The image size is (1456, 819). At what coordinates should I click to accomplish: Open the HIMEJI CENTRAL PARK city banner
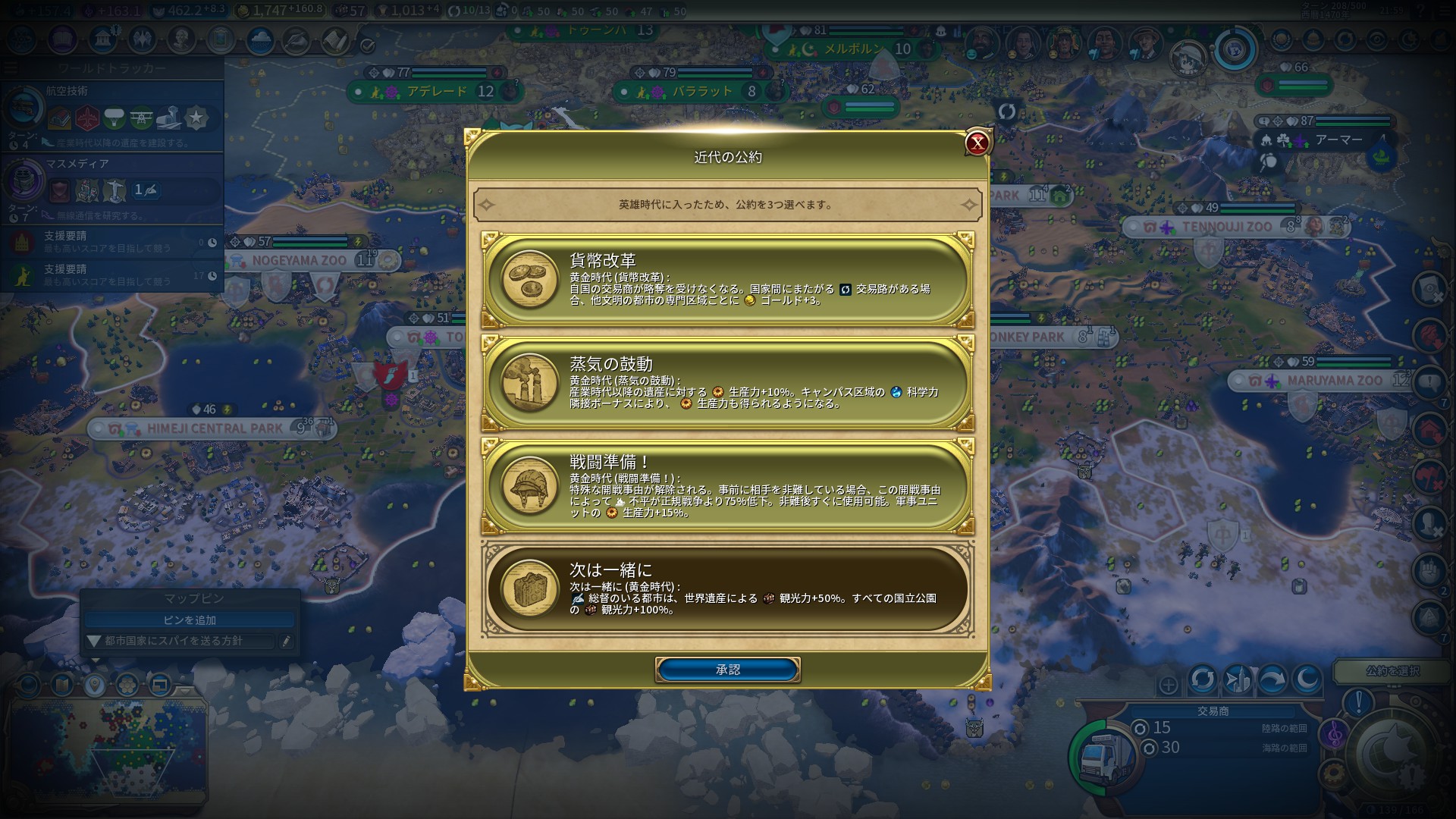(x=215, y=428)
